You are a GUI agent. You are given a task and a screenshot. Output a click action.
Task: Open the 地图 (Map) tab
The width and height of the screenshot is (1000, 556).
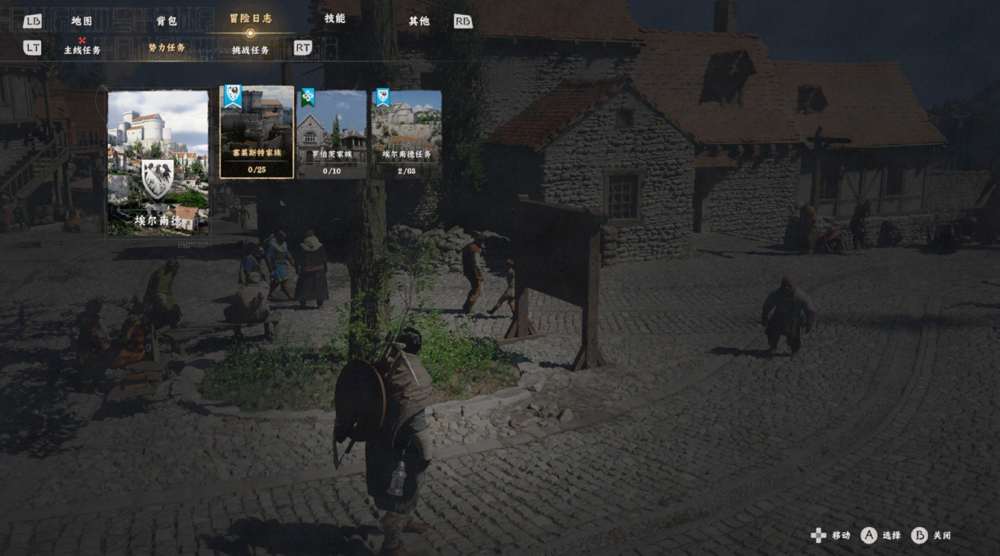click(x=82, y=20)
